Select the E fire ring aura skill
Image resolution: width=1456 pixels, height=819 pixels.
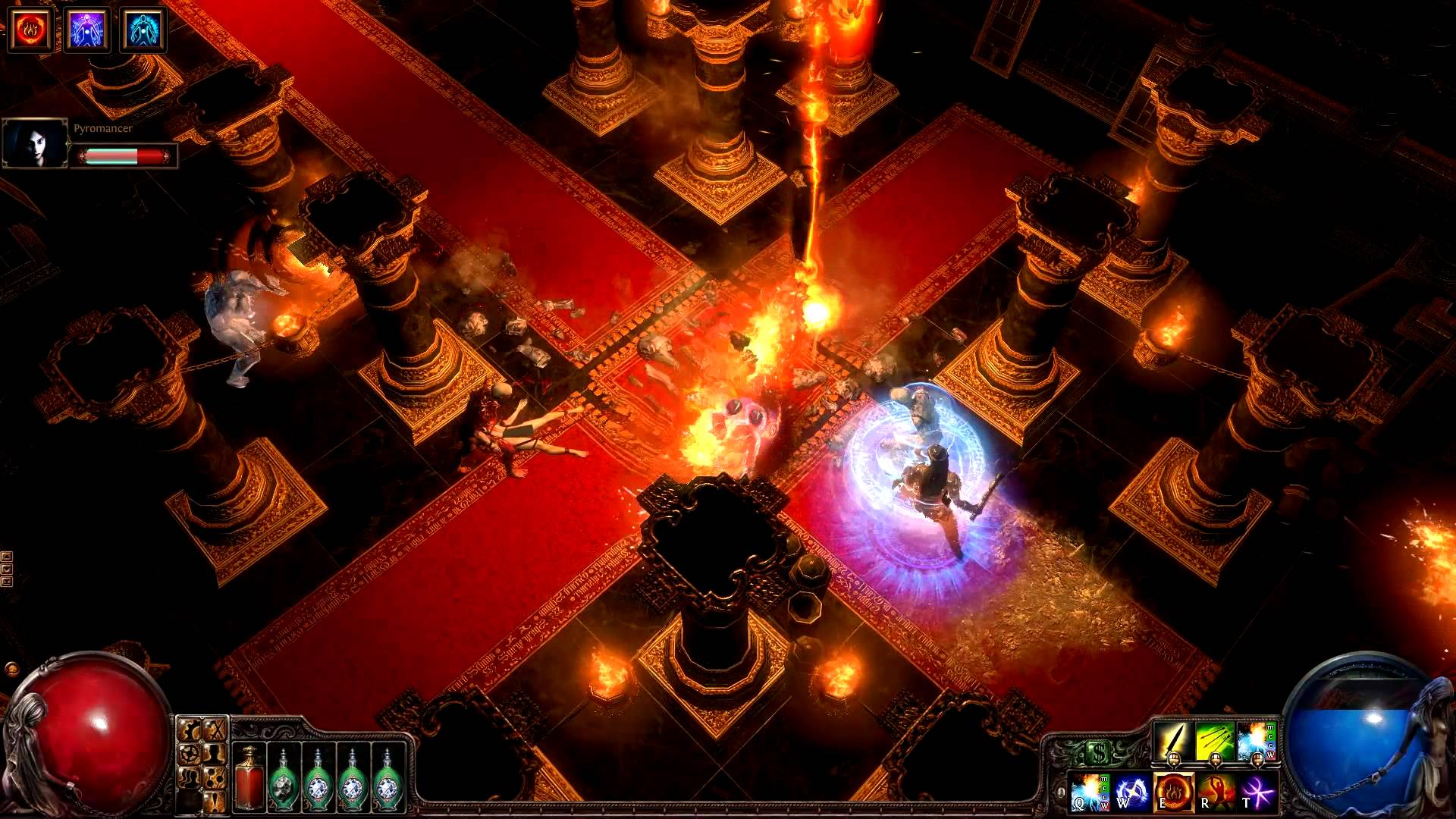(x=1173, y=791)
